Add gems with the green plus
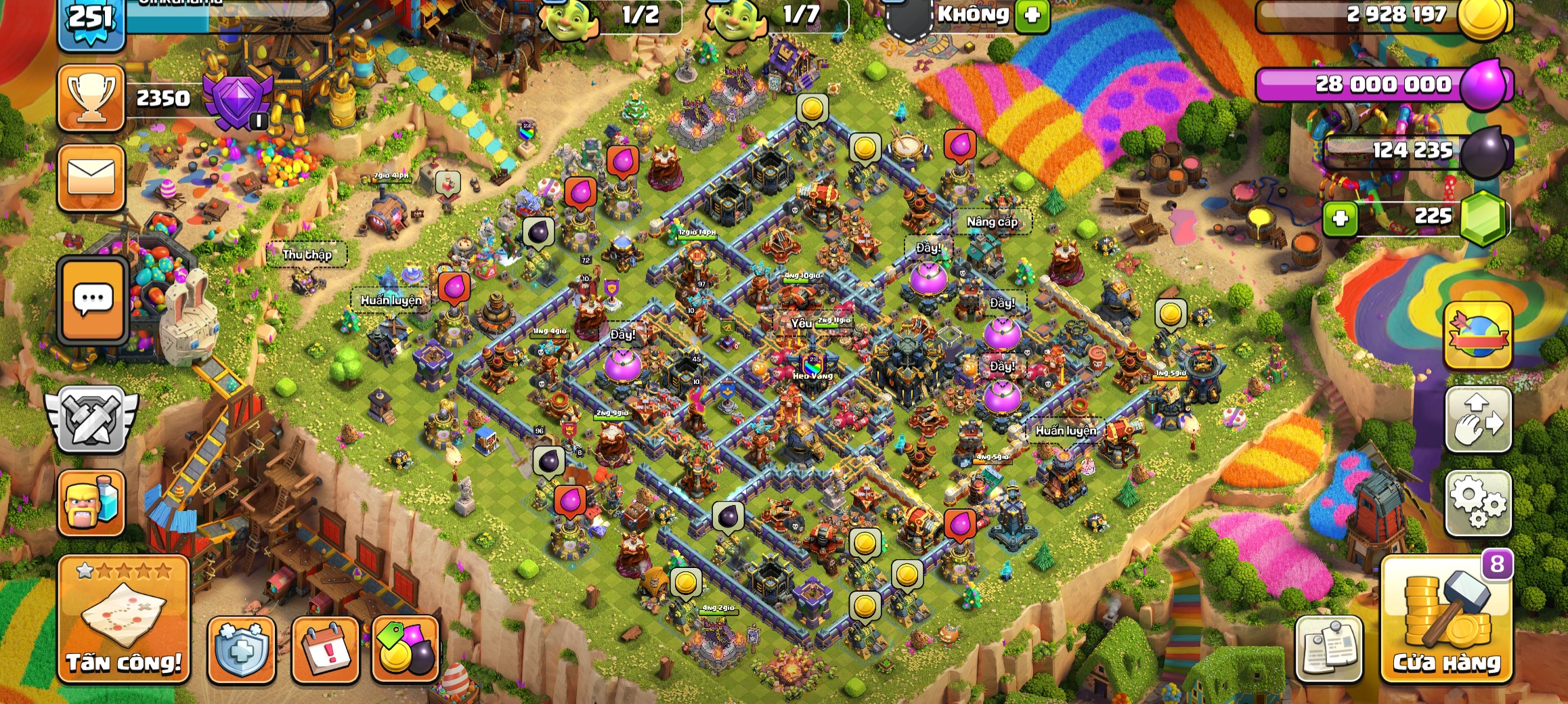Viewport: 1568px width, 704px height. [x=1340, y=219]
